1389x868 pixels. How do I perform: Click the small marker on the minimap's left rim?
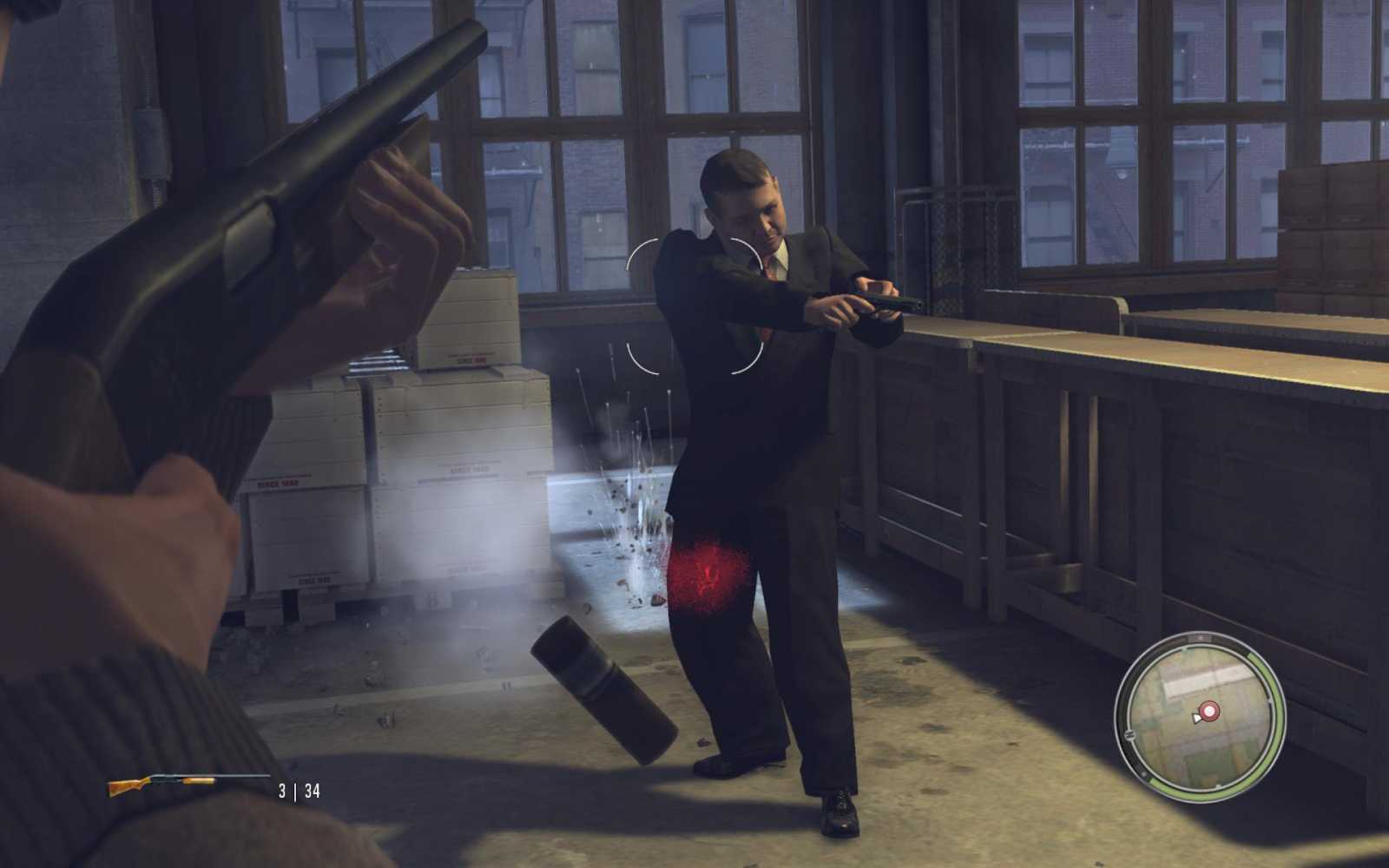coord(1130,733)
